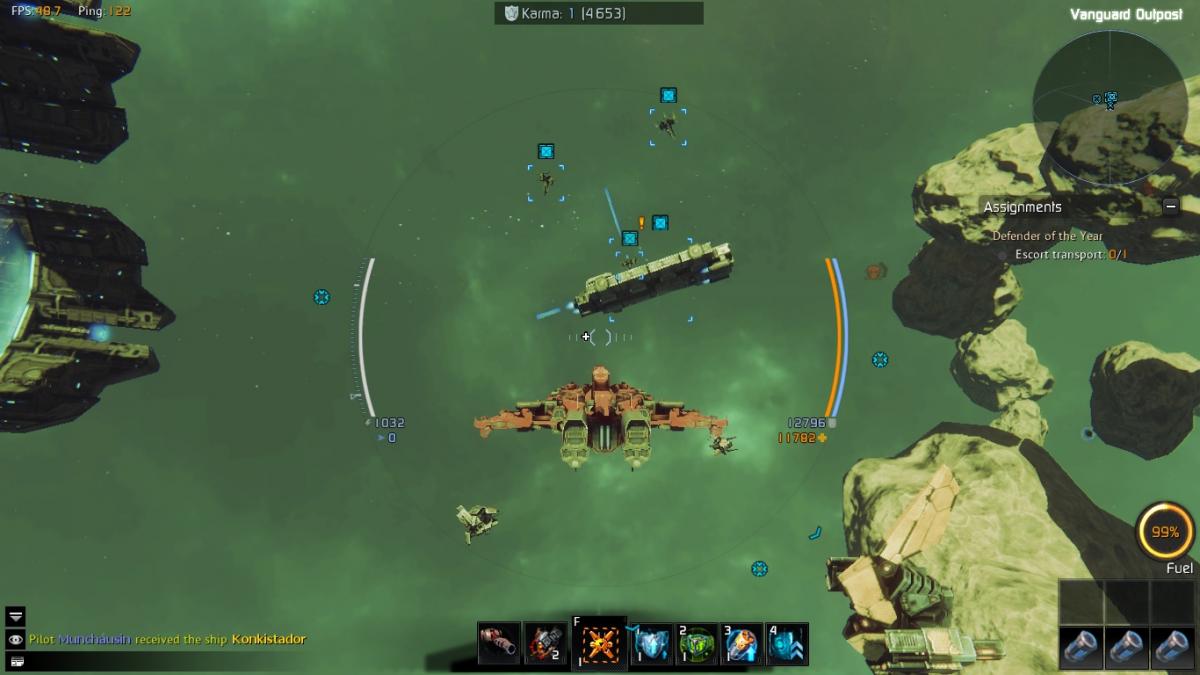Collapse the chat with the down-arrow button
Image resolution: width=1200 pixels, height=675 pixels.
[16, 616]
